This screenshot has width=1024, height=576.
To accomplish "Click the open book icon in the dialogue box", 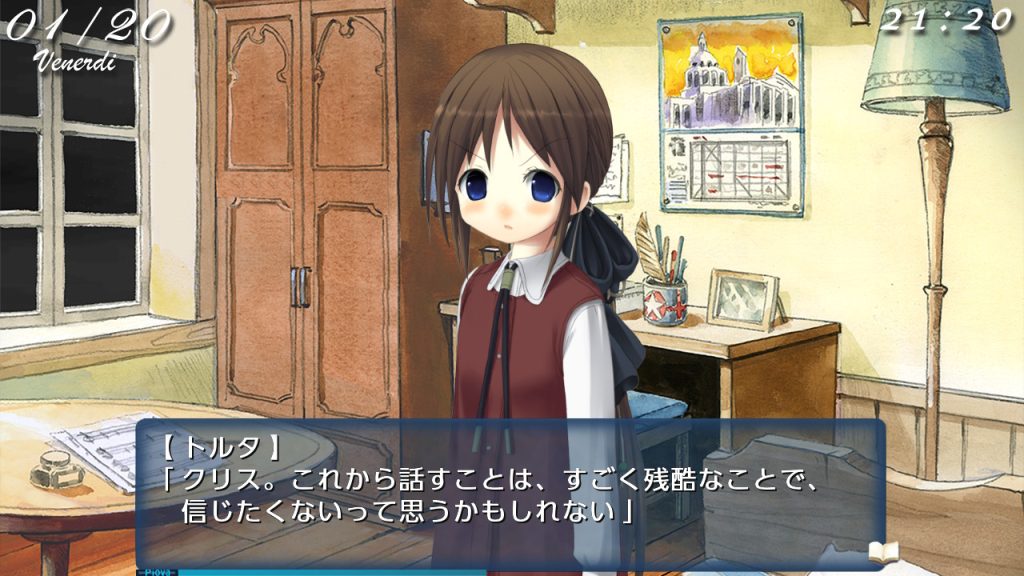I will coord(883,552).
